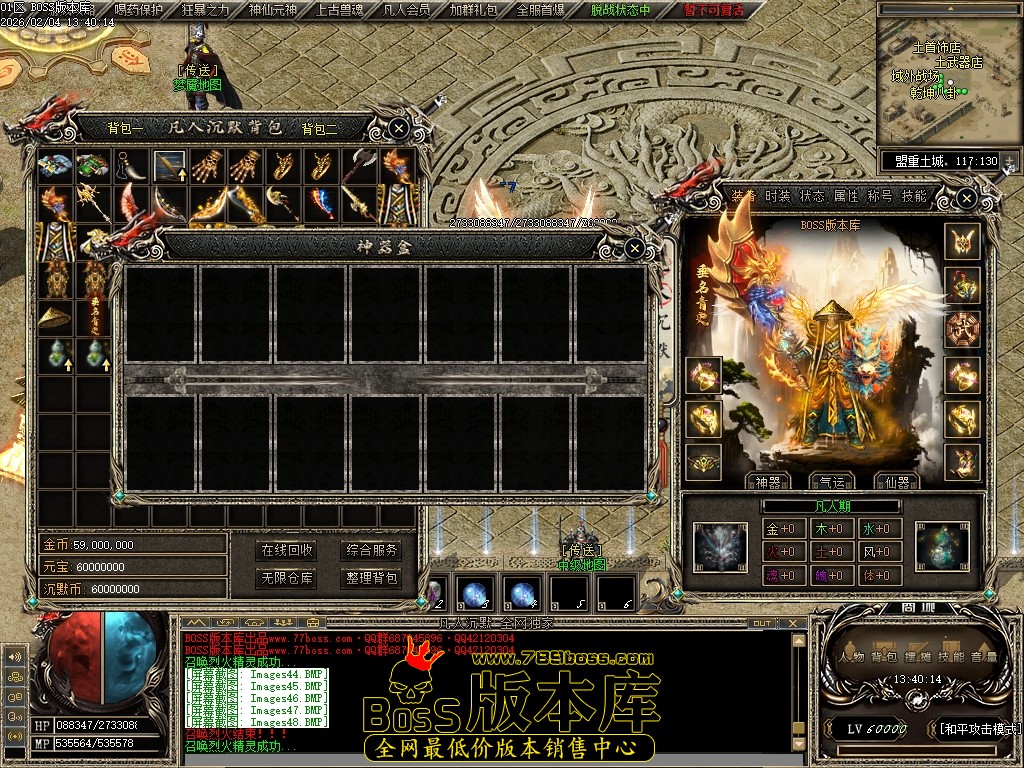Close the 凡人沉默背包 bag window
The image size is (1024, 768).
click(x=398, y=128)
